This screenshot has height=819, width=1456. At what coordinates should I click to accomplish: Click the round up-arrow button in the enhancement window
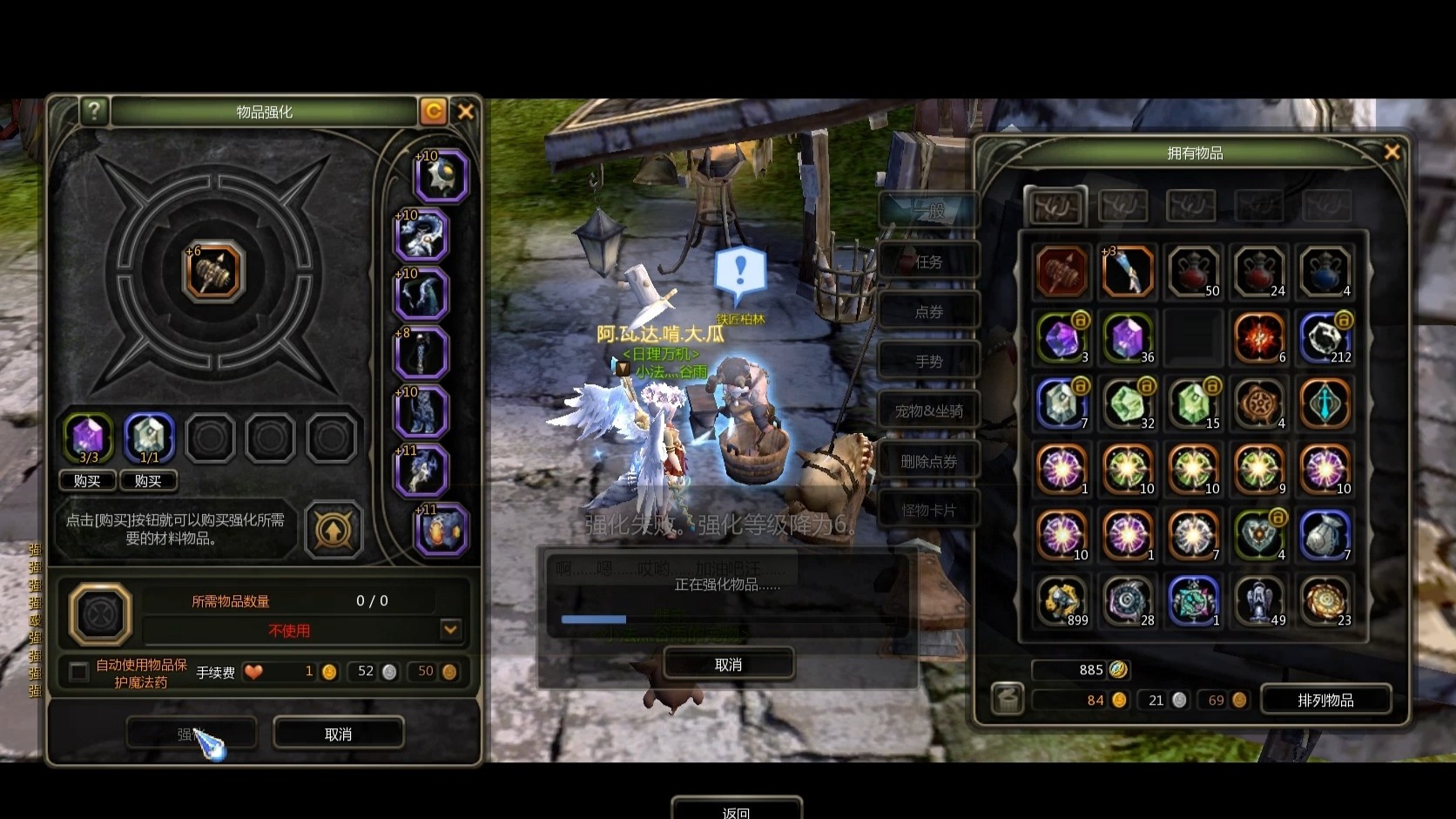(x=334, y=529)
